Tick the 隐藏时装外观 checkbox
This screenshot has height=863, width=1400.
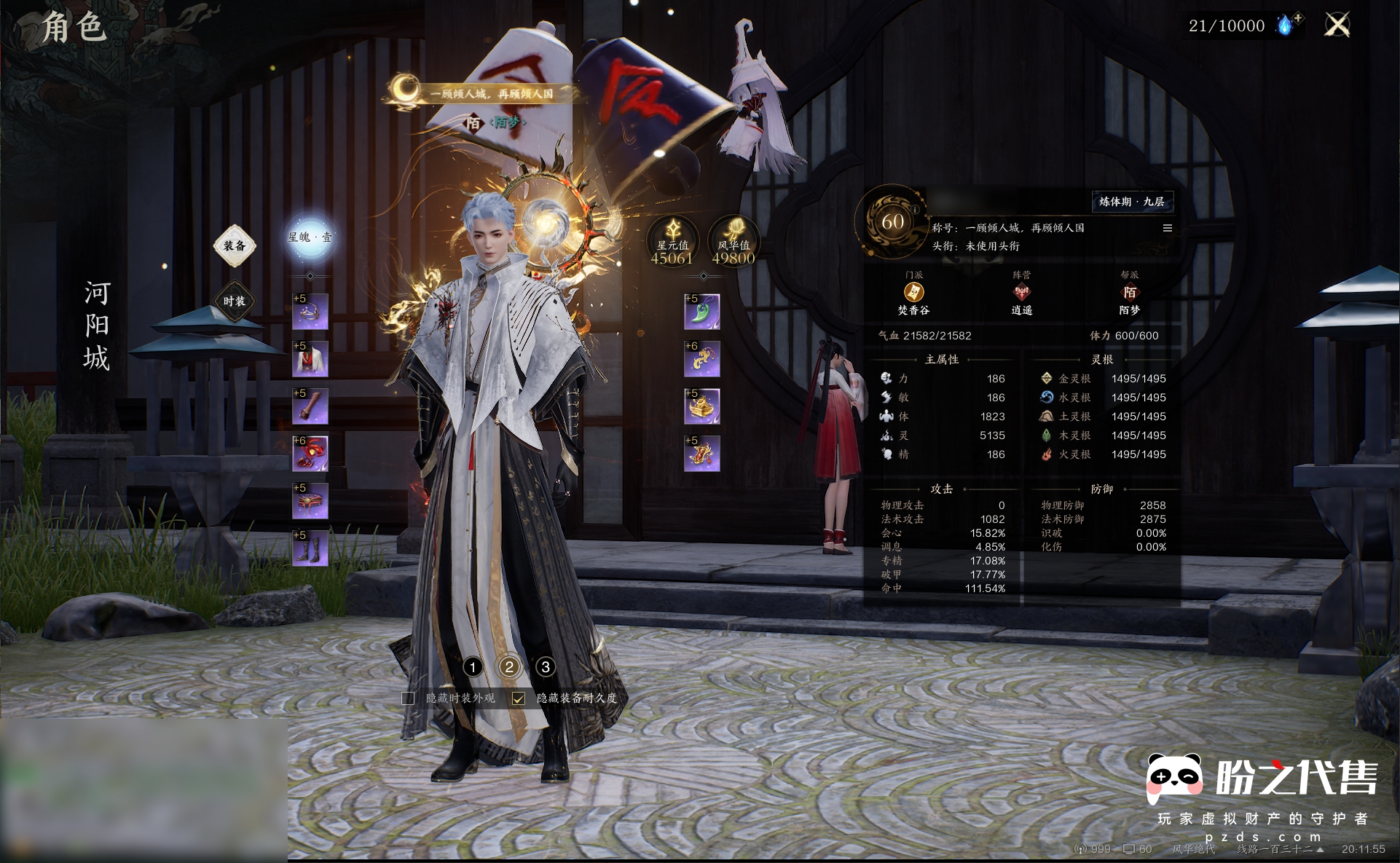pos(408,698)
